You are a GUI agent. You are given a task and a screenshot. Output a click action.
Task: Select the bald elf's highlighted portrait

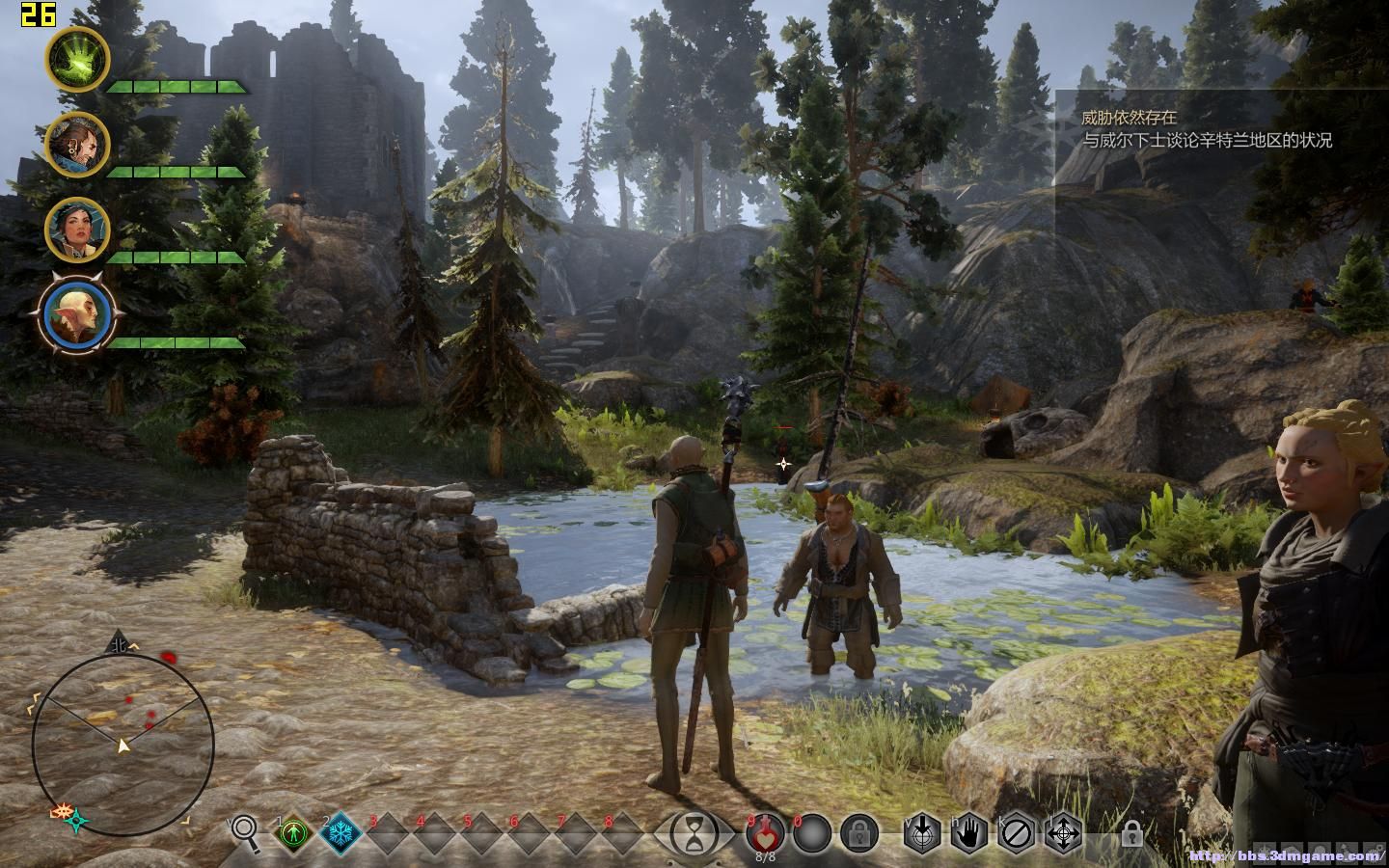point(77,315)
